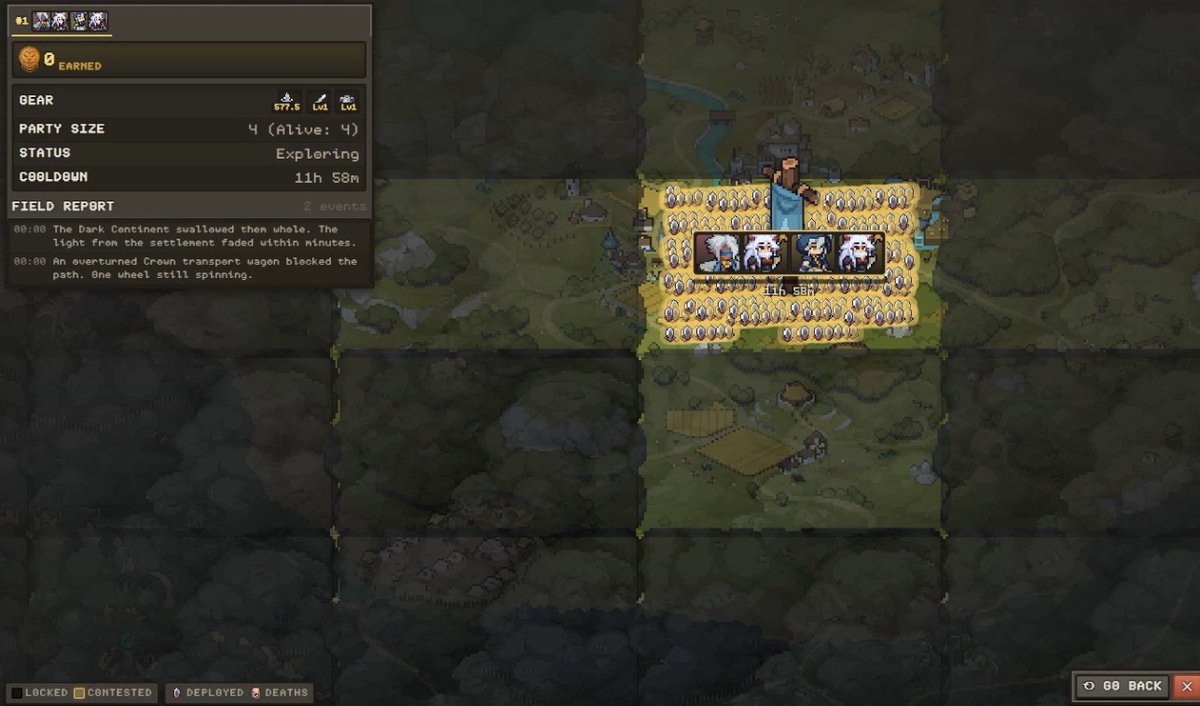This screenshot has height=706, width=1200.
Task: Close the map with the red X
Action: tap(1187, 686)
